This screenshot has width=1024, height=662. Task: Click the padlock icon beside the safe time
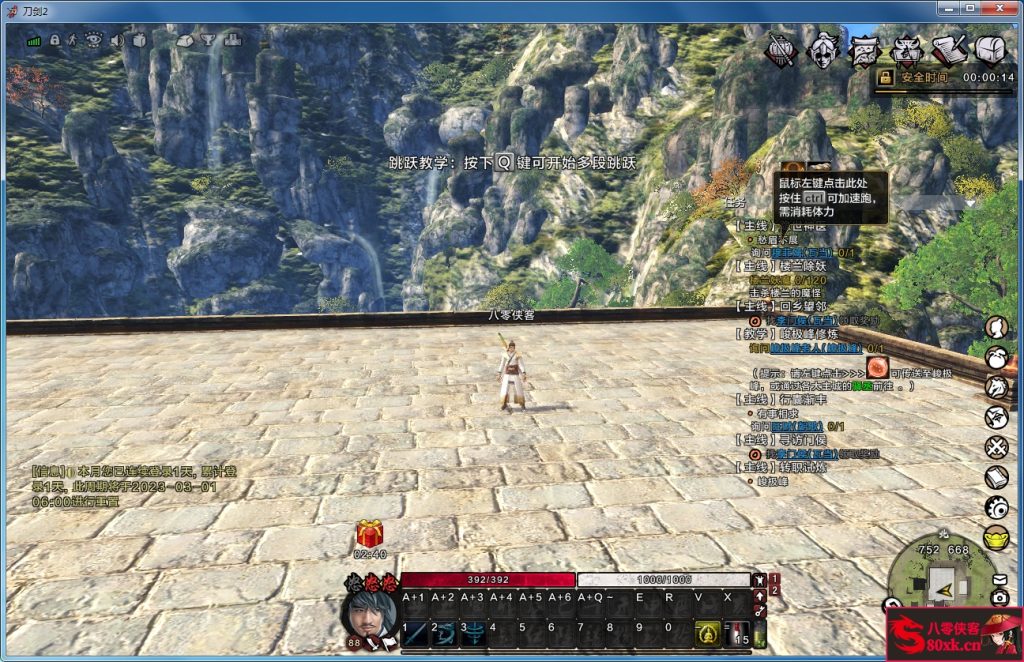point(884,77)
